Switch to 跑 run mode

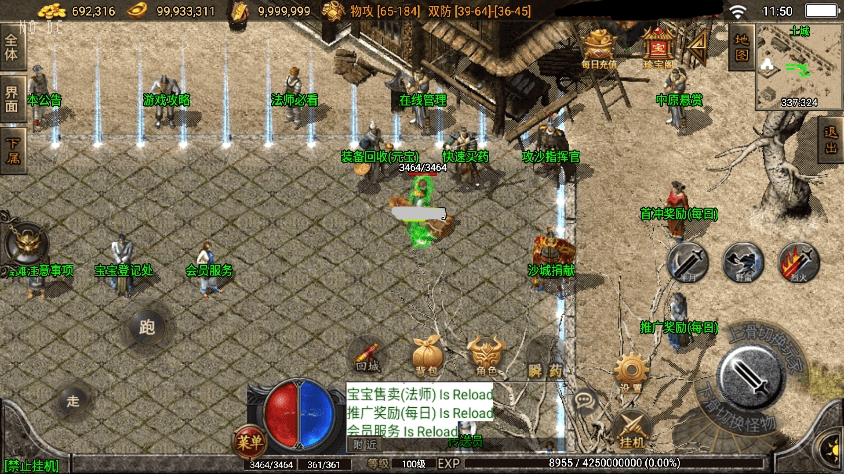click(149, 326)
